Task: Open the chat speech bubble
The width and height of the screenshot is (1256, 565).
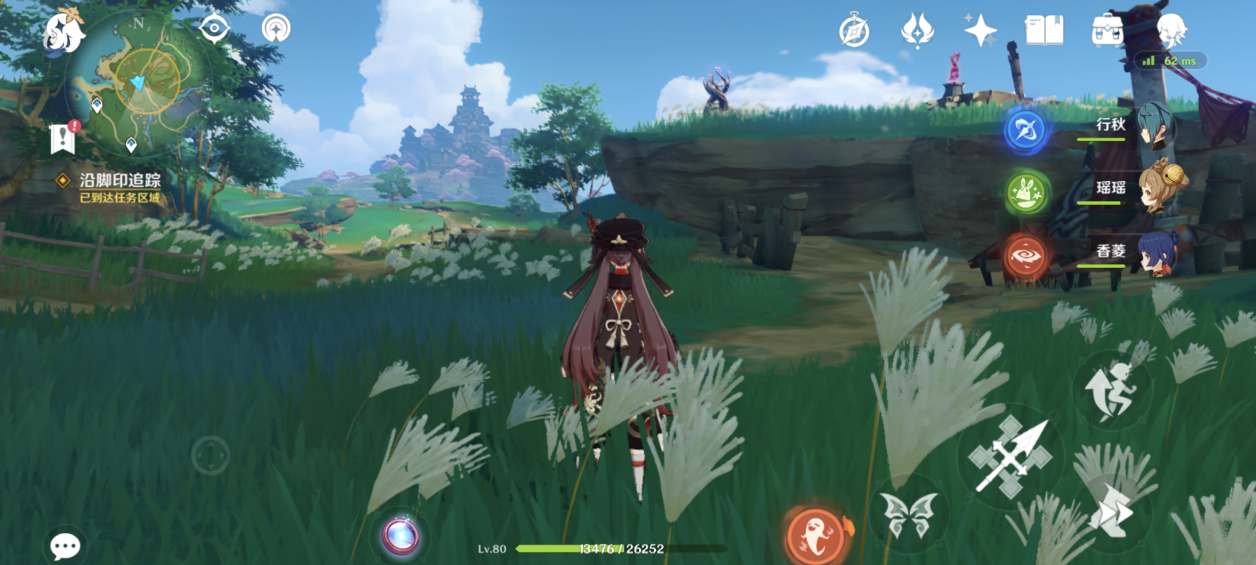Action: click(66, 545)
